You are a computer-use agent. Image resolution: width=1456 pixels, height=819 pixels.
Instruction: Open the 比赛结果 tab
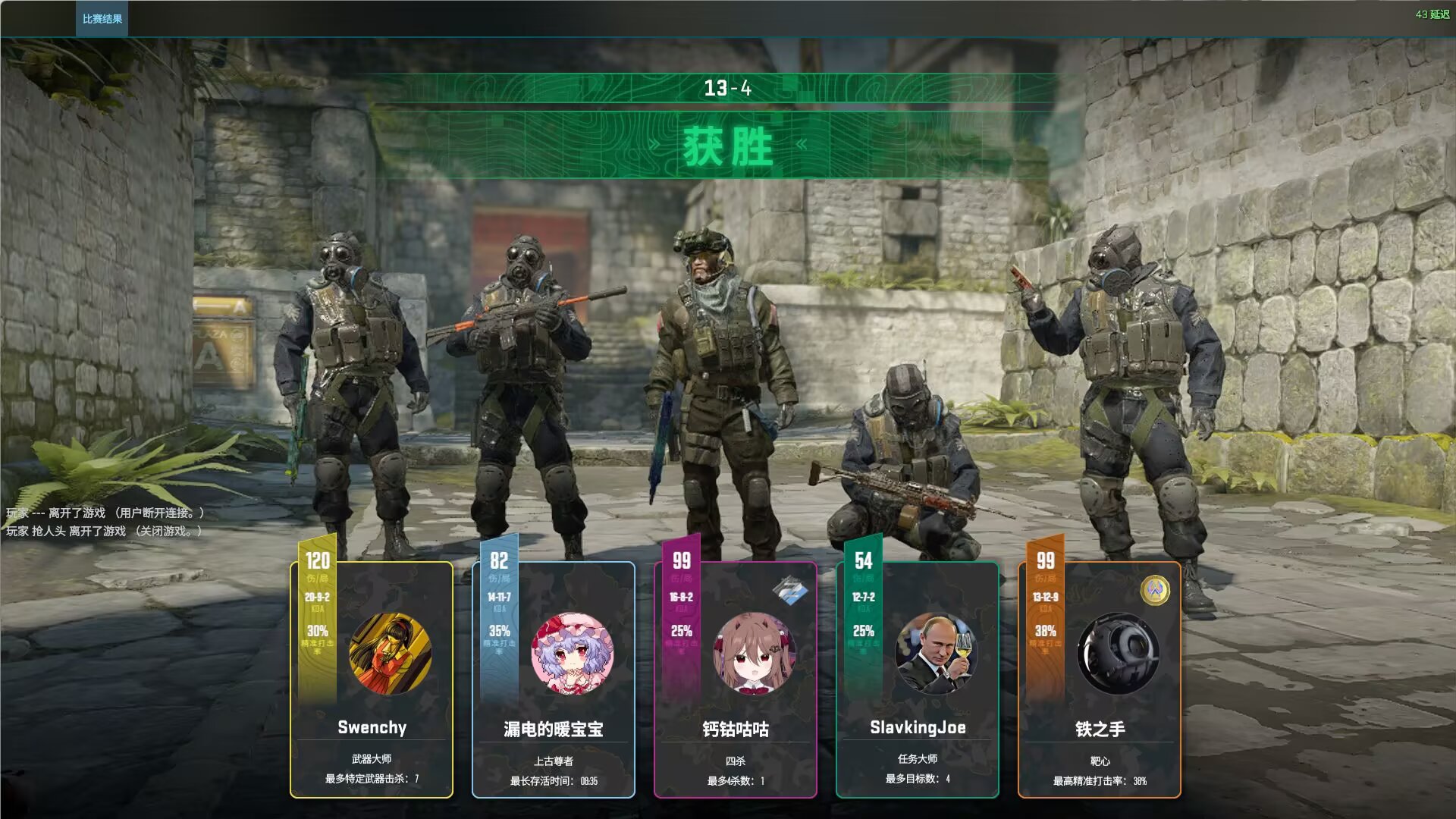102,19
